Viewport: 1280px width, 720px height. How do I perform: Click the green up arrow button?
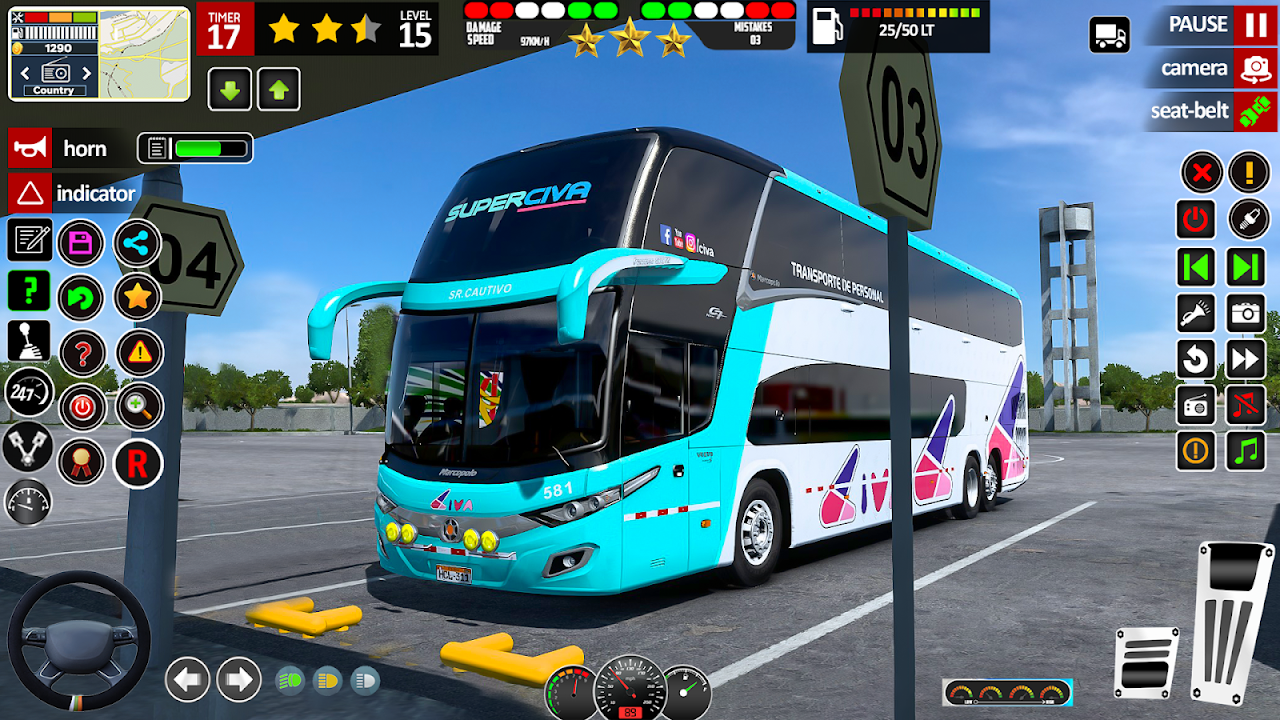(x=279, y=91)
